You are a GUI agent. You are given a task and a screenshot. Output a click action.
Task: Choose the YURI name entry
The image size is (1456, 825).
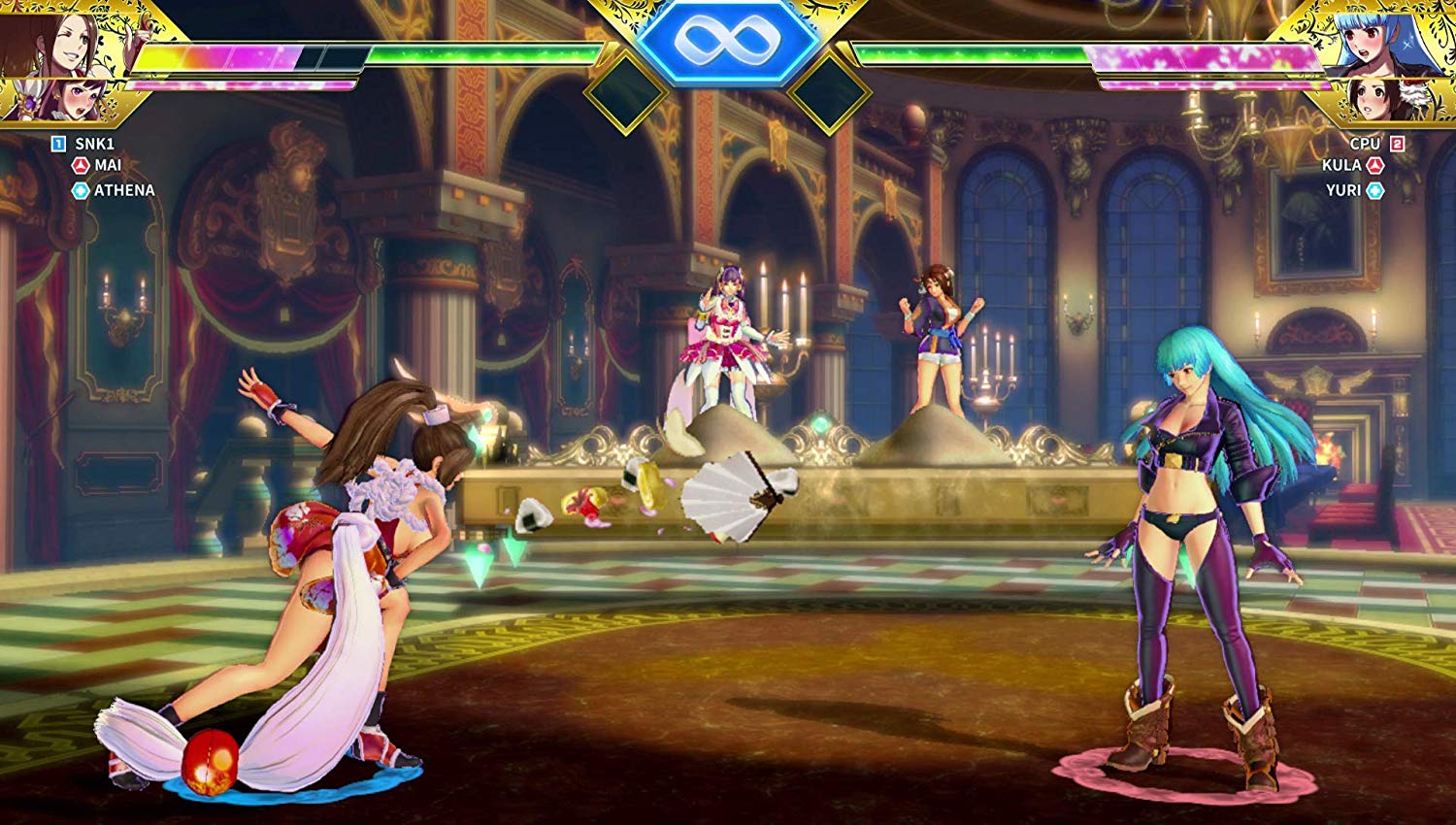click(1343, 190)
